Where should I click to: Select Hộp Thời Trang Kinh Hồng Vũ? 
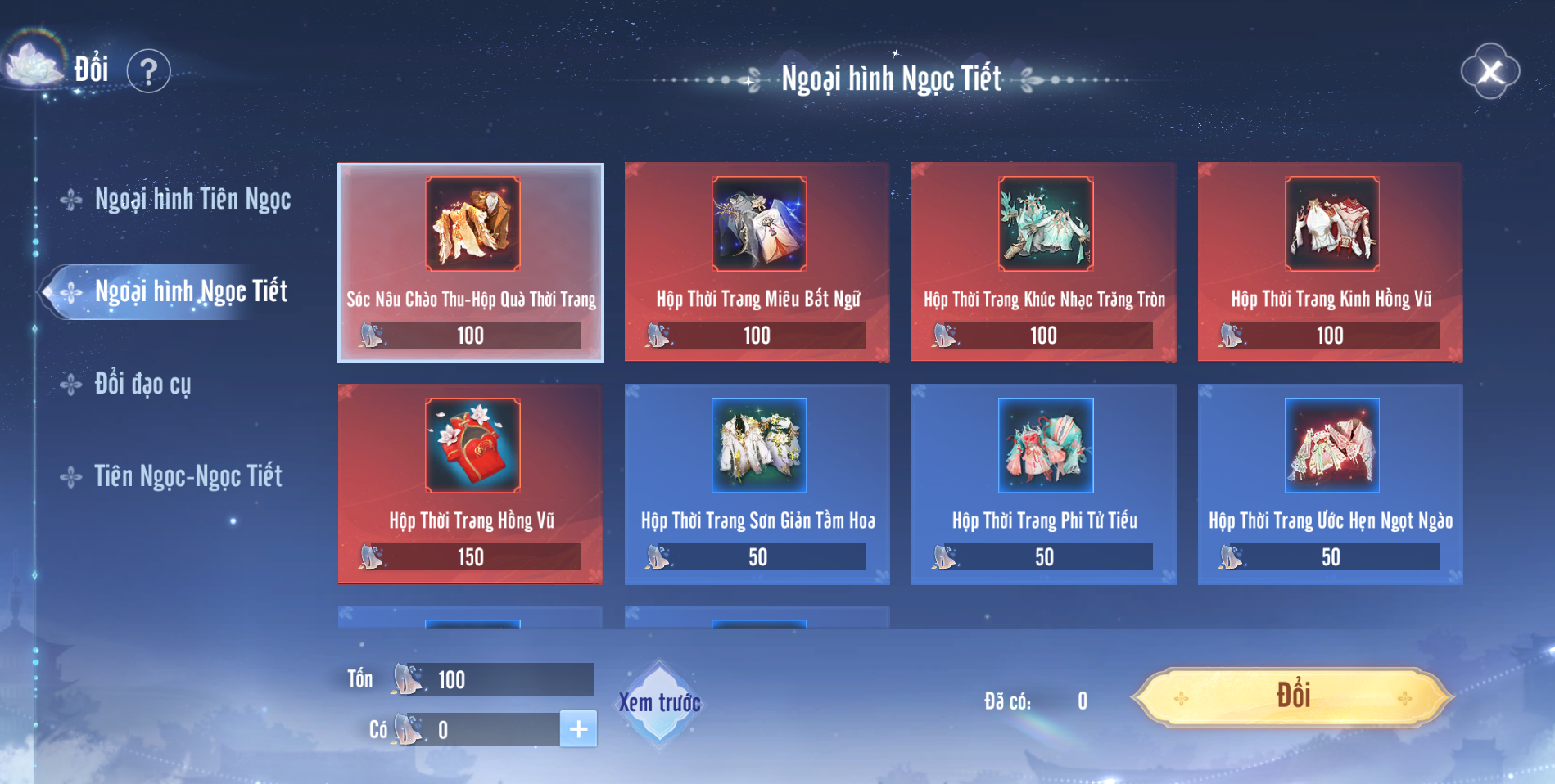coord(1331,262)
